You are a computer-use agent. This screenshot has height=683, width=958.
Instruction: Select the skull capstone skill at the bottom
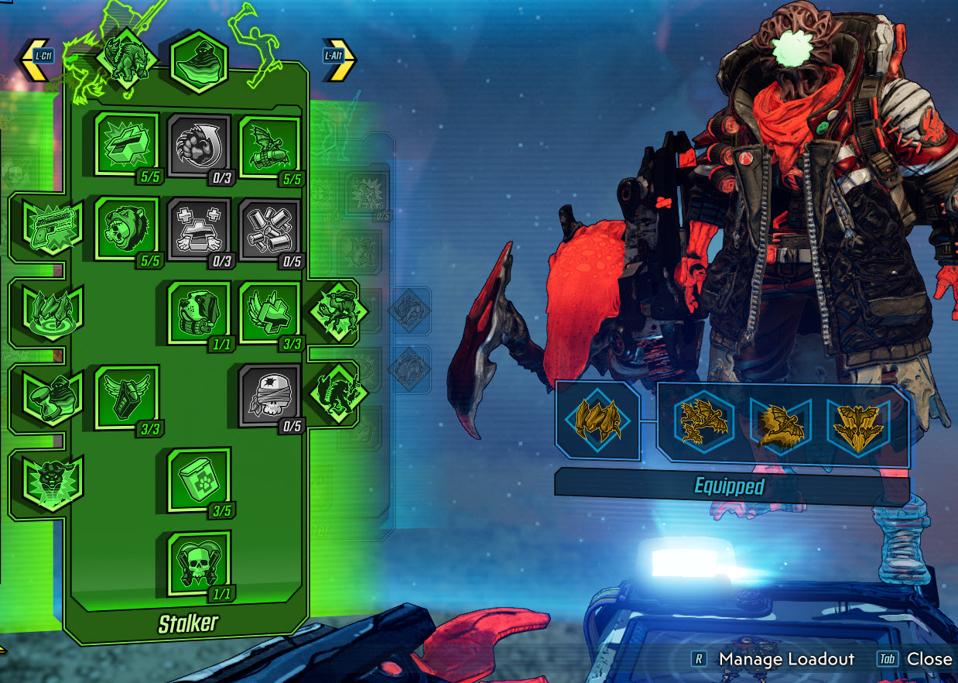click(x=199, y=563)
